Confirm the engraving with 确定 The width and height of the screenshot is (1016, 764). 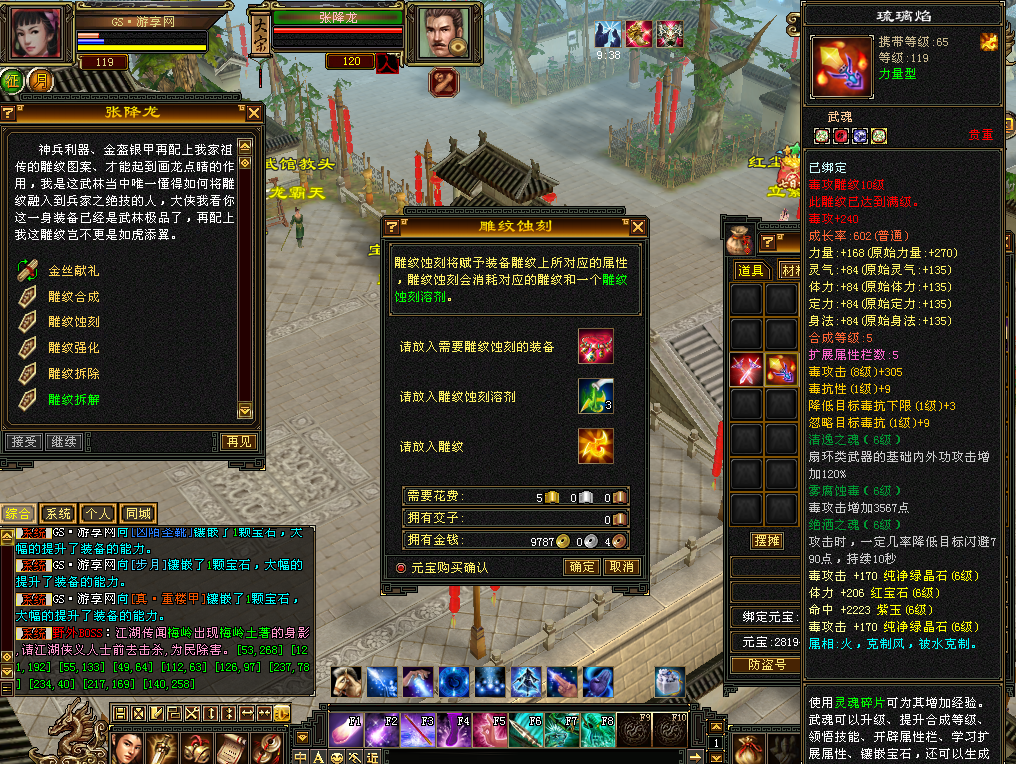point(582,567)
